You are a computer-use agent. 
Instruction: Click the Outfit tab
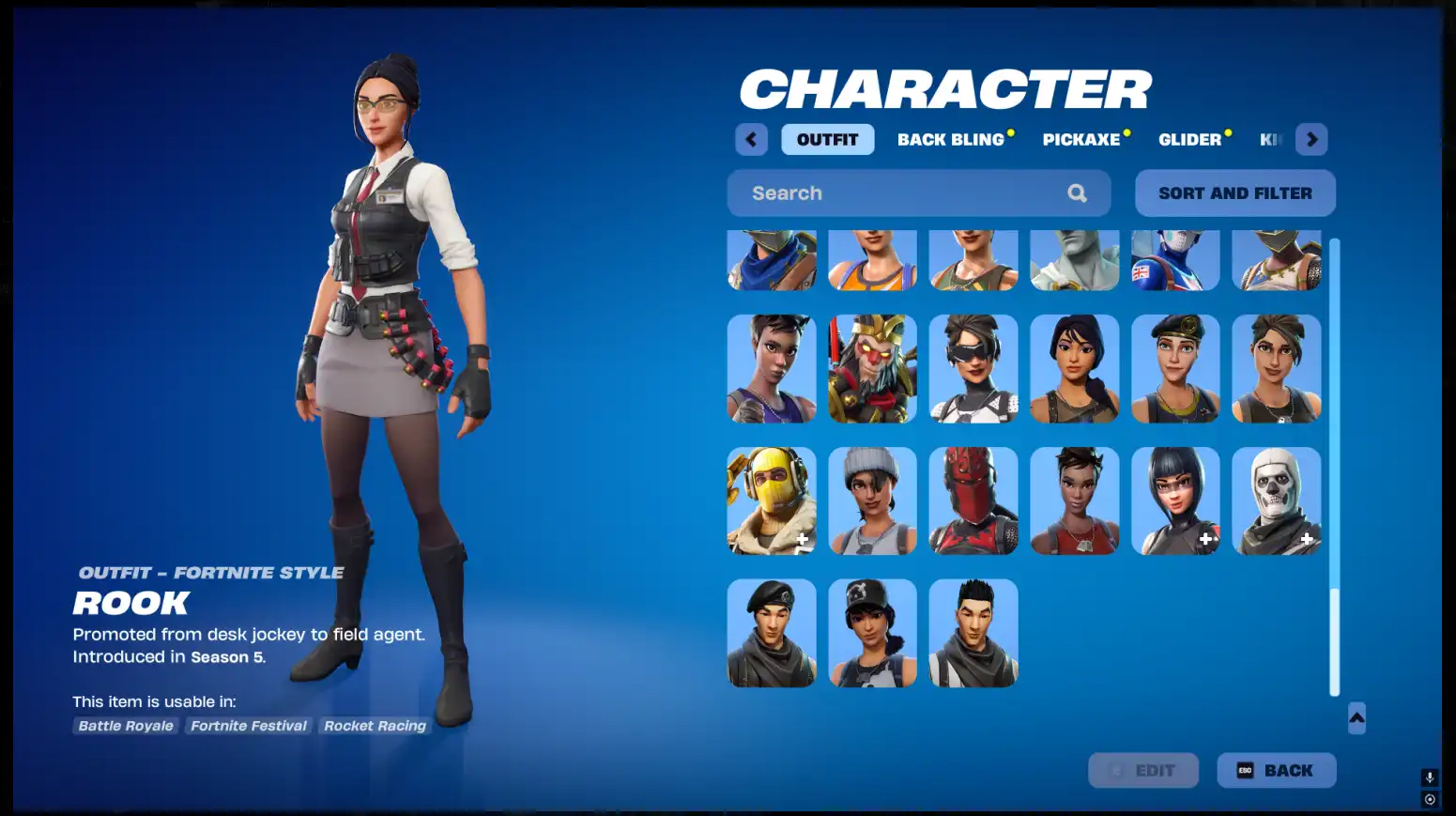[x=827, y=140]
